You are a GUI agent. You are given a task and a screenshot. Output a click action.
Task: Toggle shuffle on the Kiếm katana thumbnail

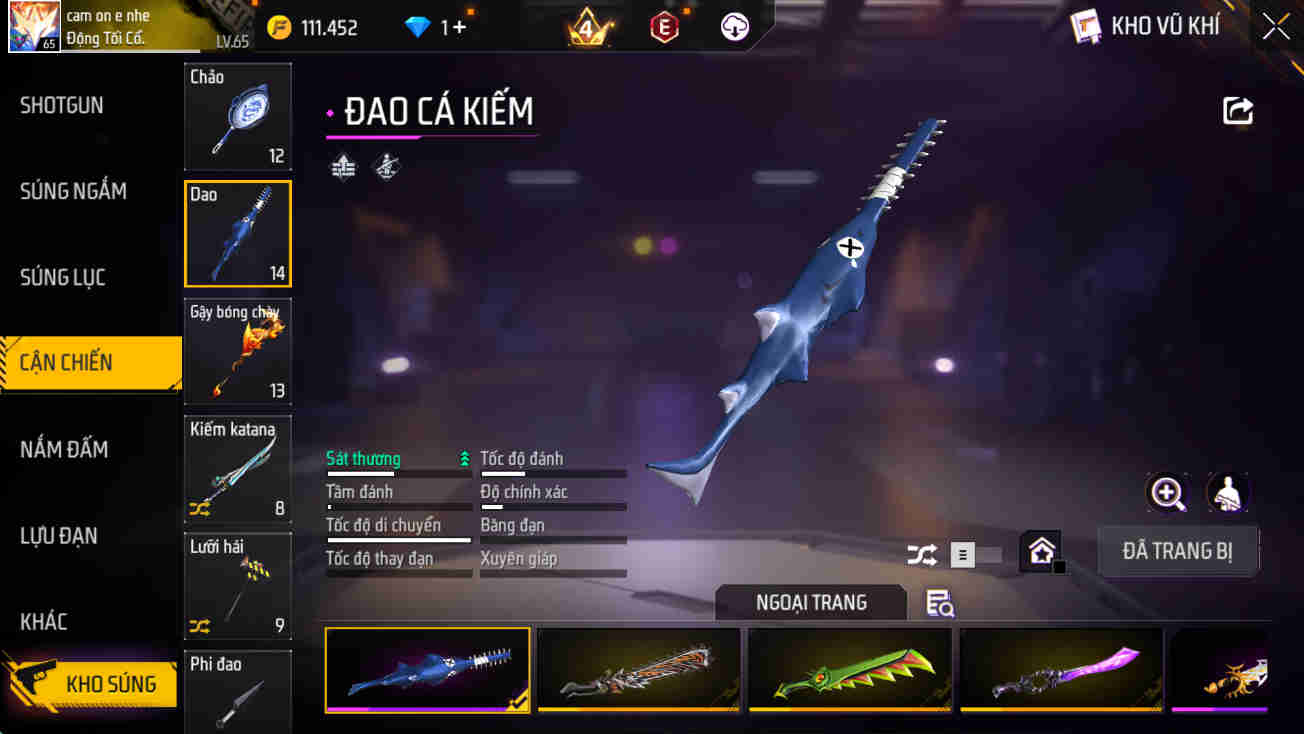pos(199,507)
